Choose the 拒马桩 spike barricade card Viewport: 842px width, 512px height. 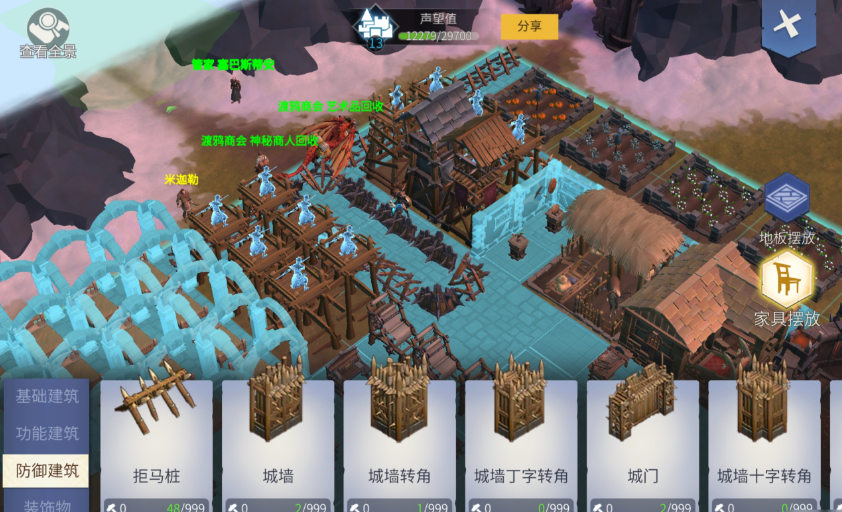(x=157, y=440)
